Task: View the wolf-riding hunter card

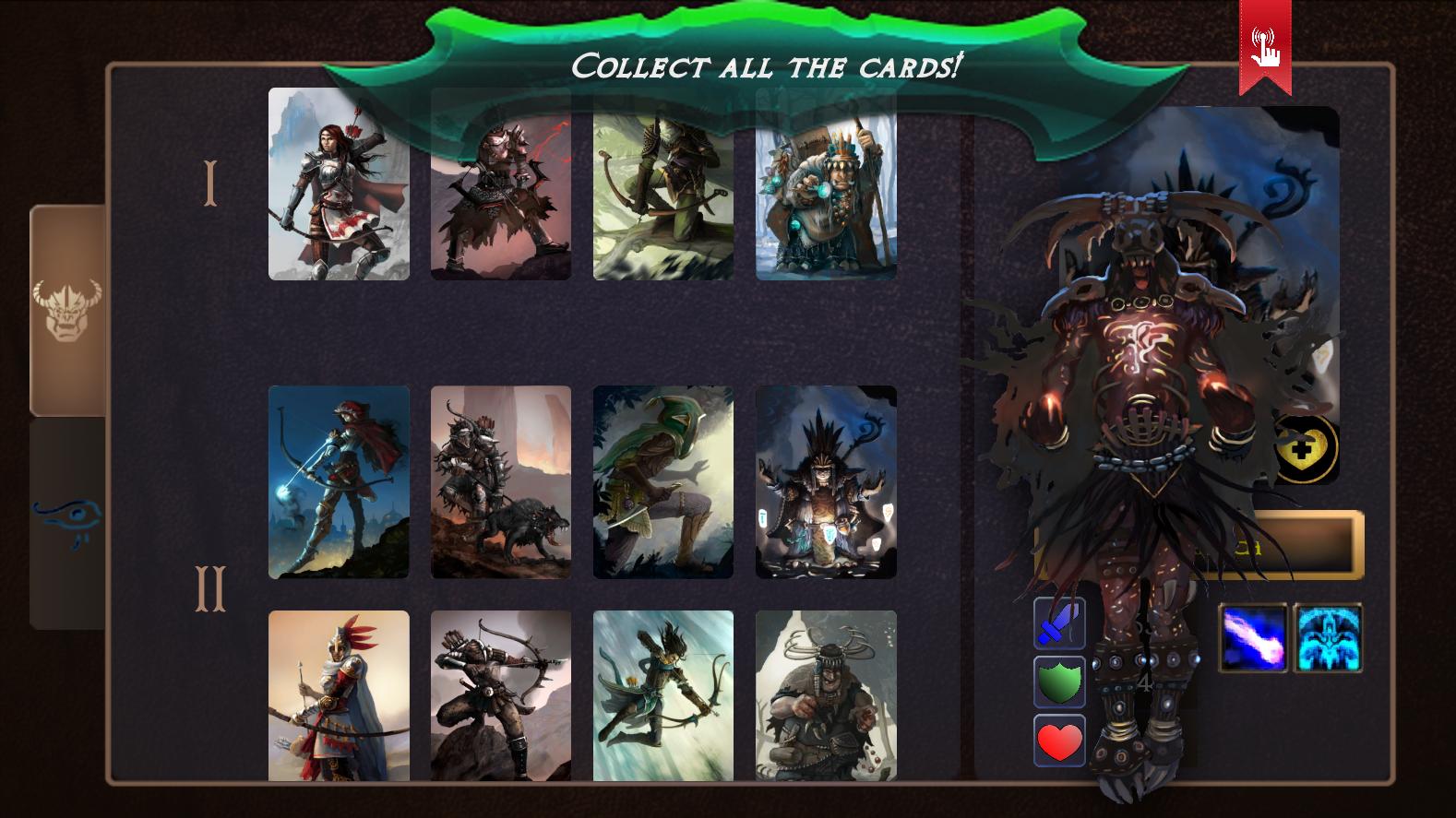Action: [500, 481]
